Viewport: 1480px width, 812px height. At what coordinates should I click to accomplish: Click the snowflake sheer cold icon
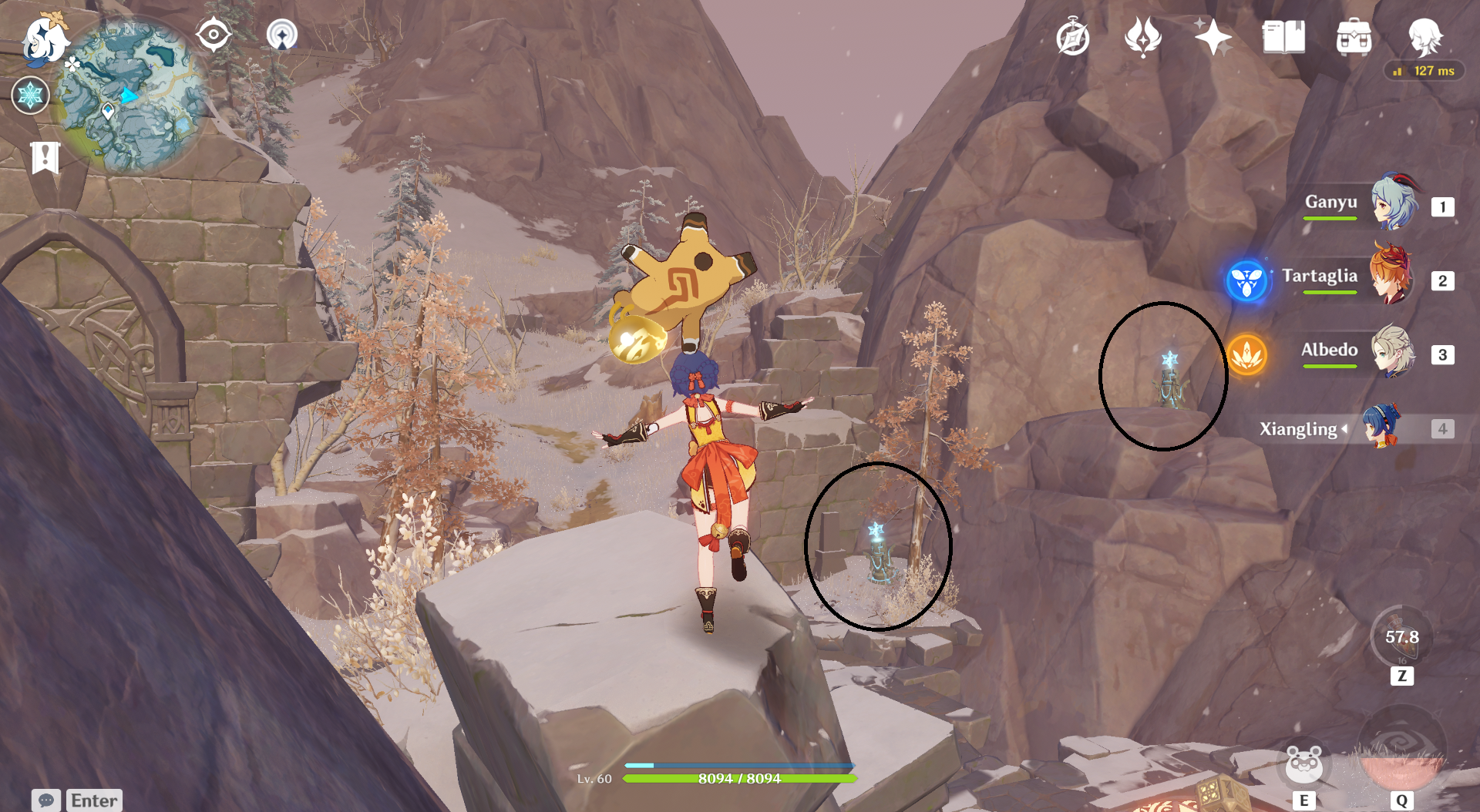tap(30, 96)
